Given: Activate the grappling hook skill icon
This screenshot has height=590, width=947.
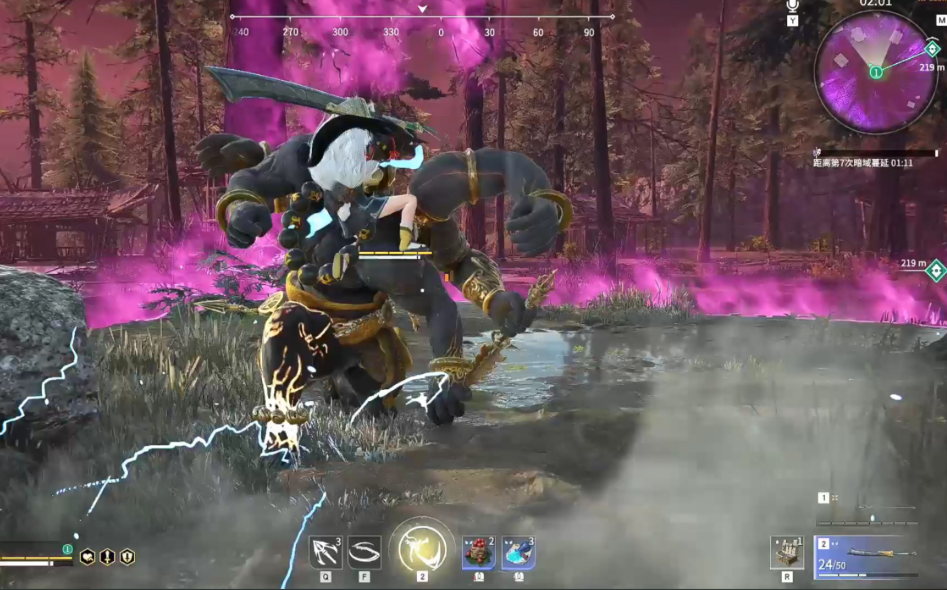Looking at the screenshot, I should point(325,552).
